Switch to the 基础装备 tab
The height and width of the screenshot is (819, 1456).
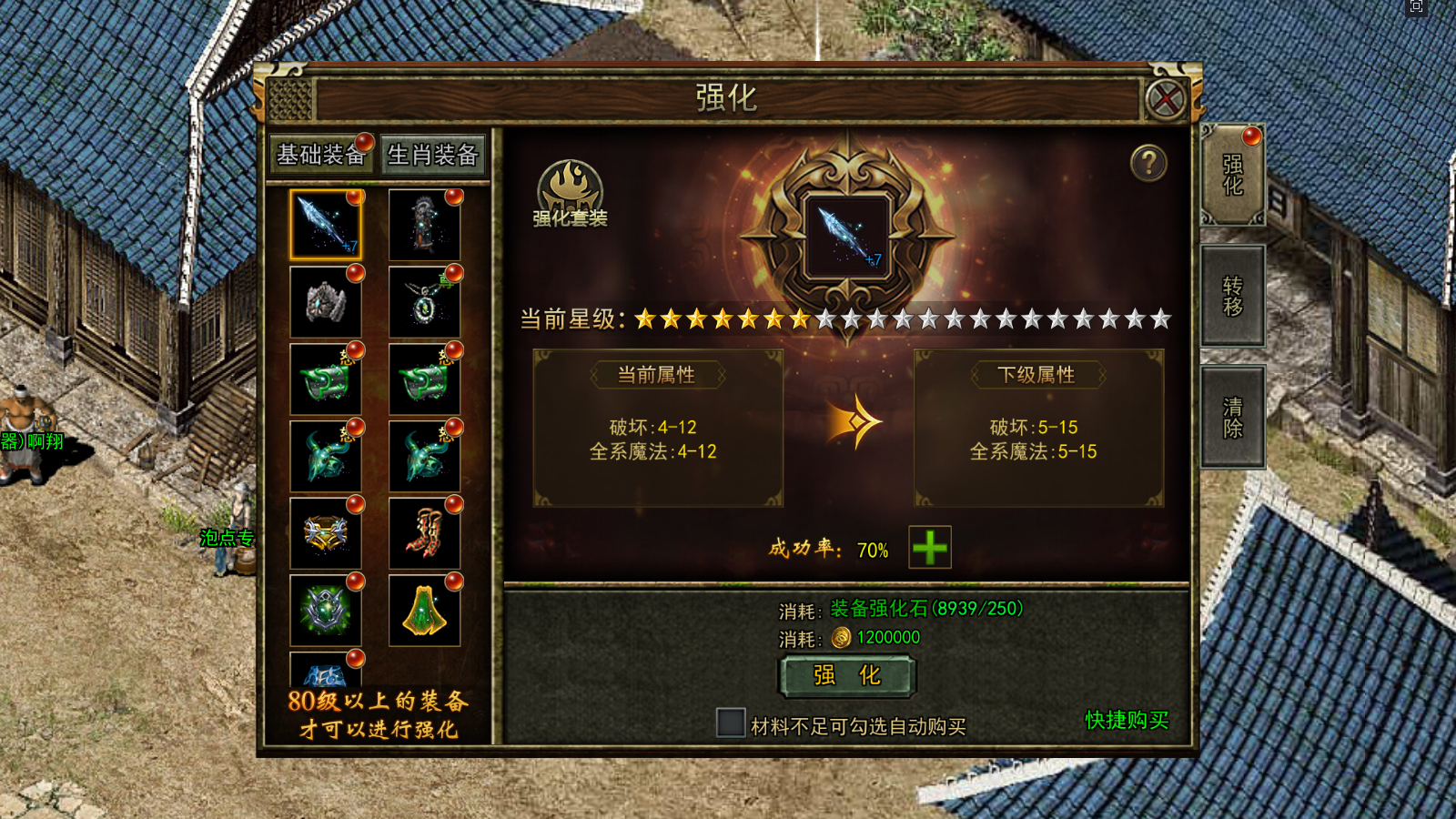pyautogui.click(x=320, y=155)
